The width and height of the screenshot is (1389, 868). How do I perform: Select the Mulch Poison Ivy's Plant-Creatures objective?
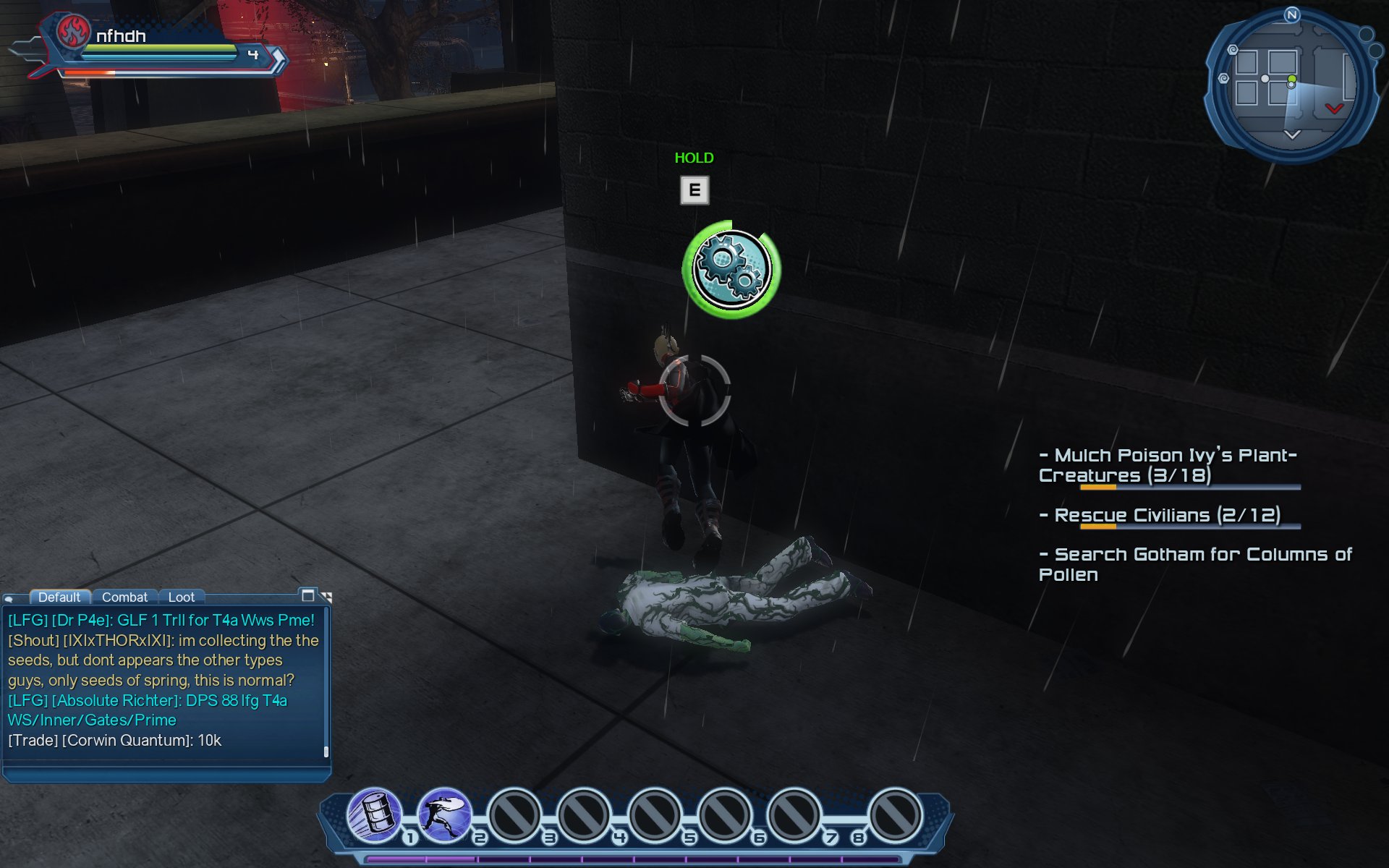1168,465
